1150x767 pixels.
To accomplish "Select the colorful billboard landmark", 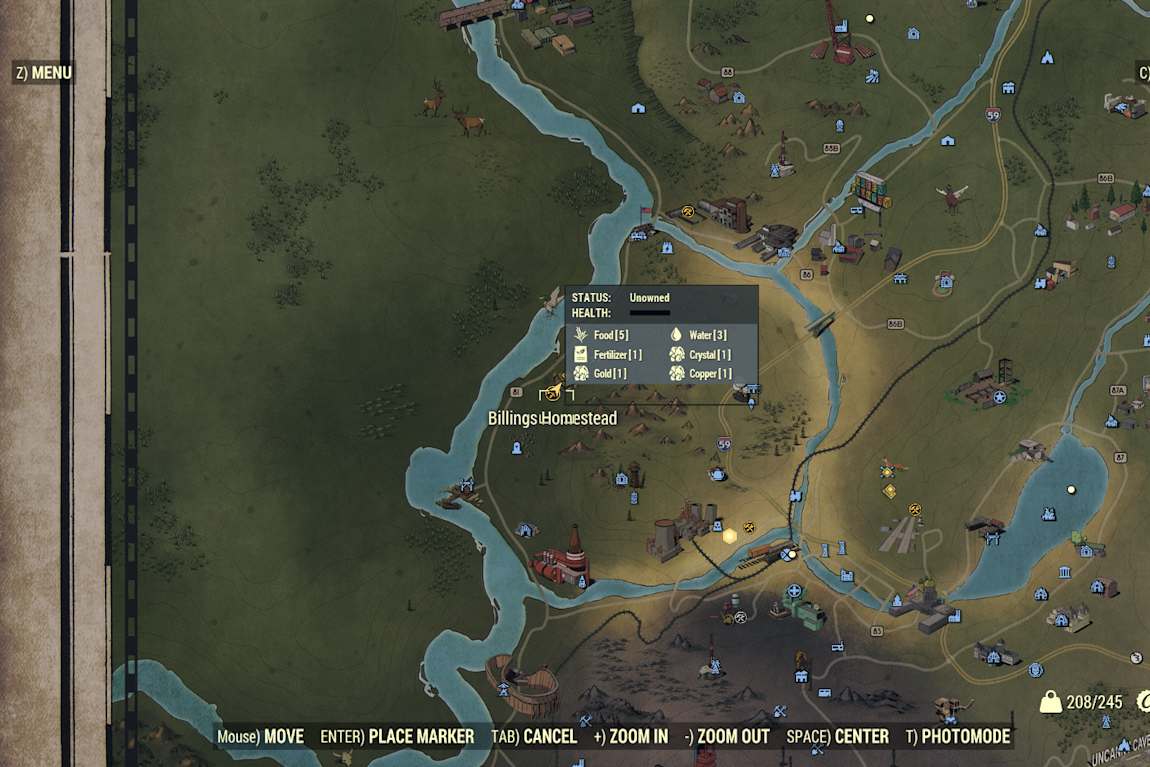I will pyautogui.click(x=870, y=190).
